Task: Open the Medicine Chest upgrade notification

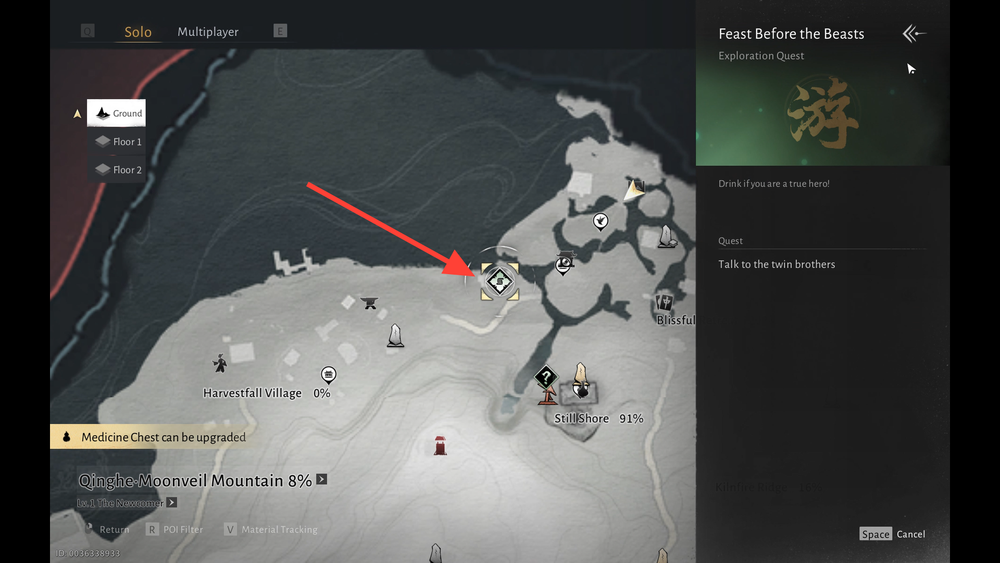Action: click(x=150, y=437)
